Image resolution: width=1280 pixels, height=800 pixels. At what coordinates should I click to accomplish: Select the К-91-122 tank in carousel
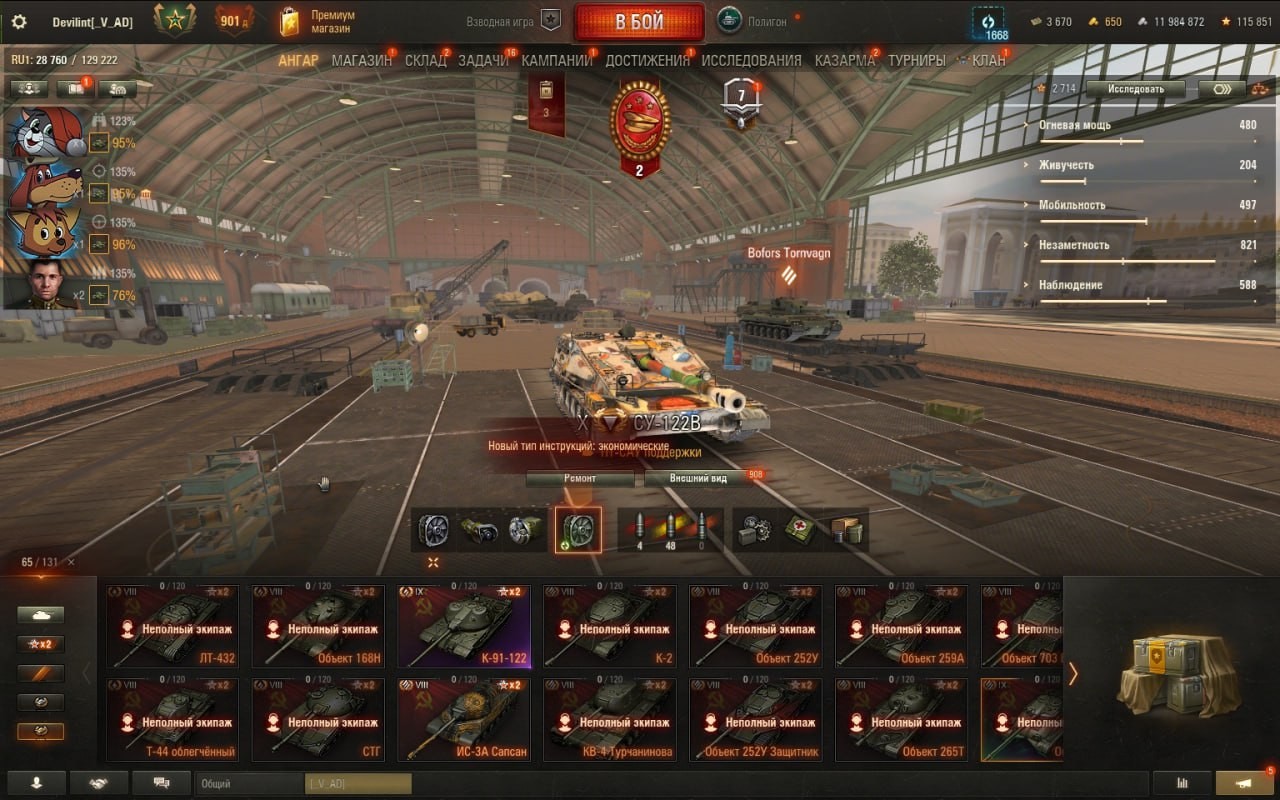click(x=462, y=626)
